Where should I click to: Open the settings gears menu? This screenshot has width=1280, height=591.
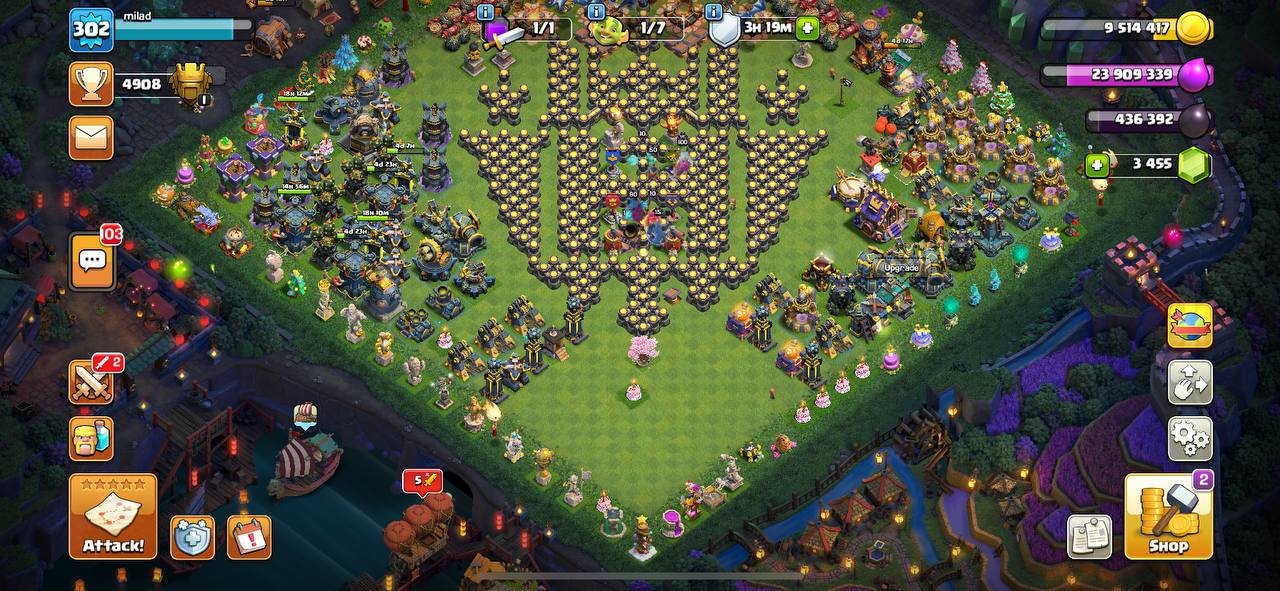(1190, 438)
